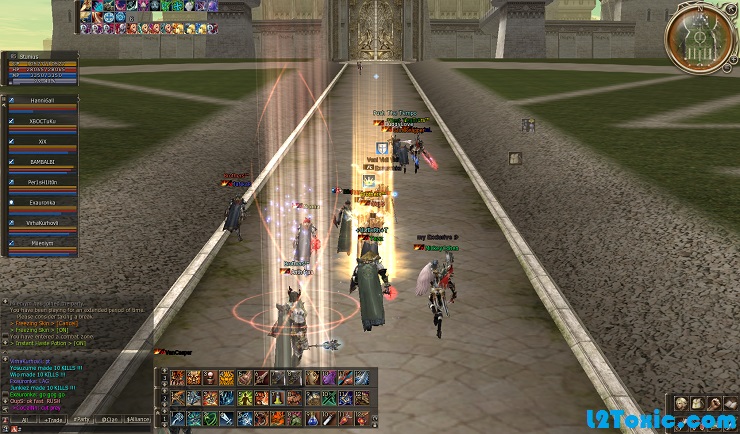Select party member Exauronka
The width and height of the screenshot is (740, 434).
tap(42, 202)
